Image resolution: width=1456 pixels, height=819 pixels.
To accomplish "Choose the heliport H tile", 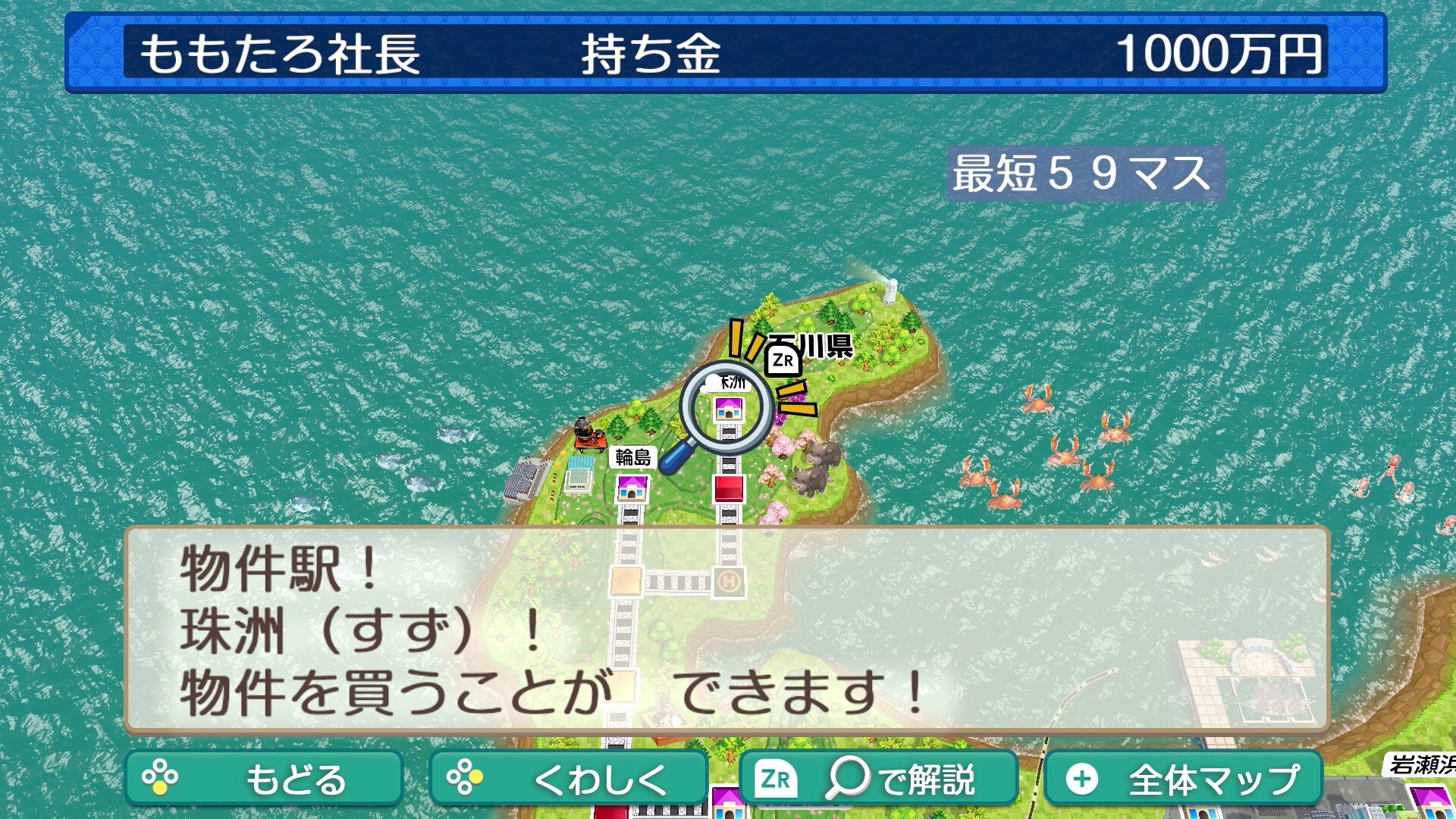I will pos(729,582).
